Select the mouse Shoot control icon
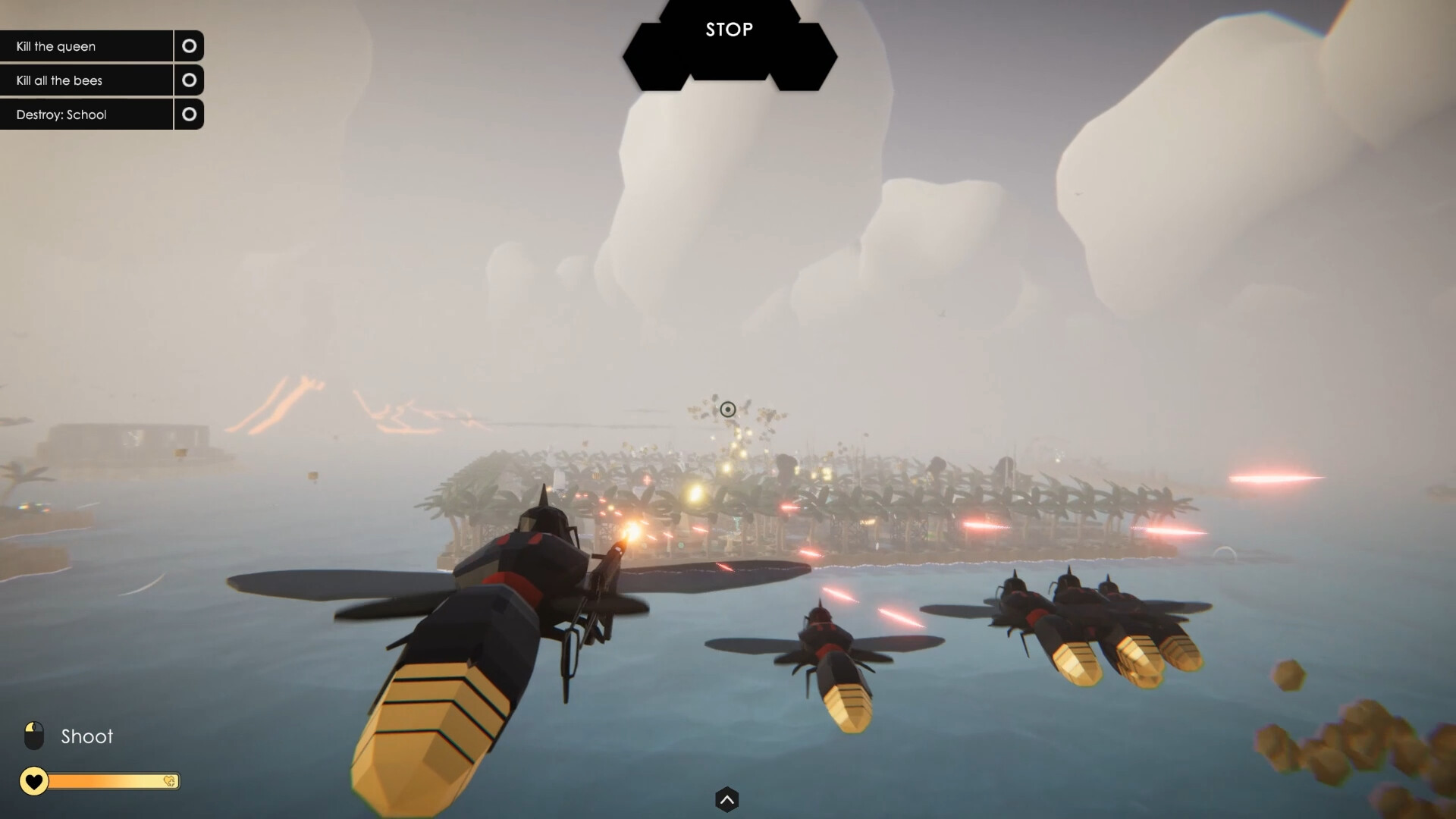The image size is (1456, 819). pos(35,734)
